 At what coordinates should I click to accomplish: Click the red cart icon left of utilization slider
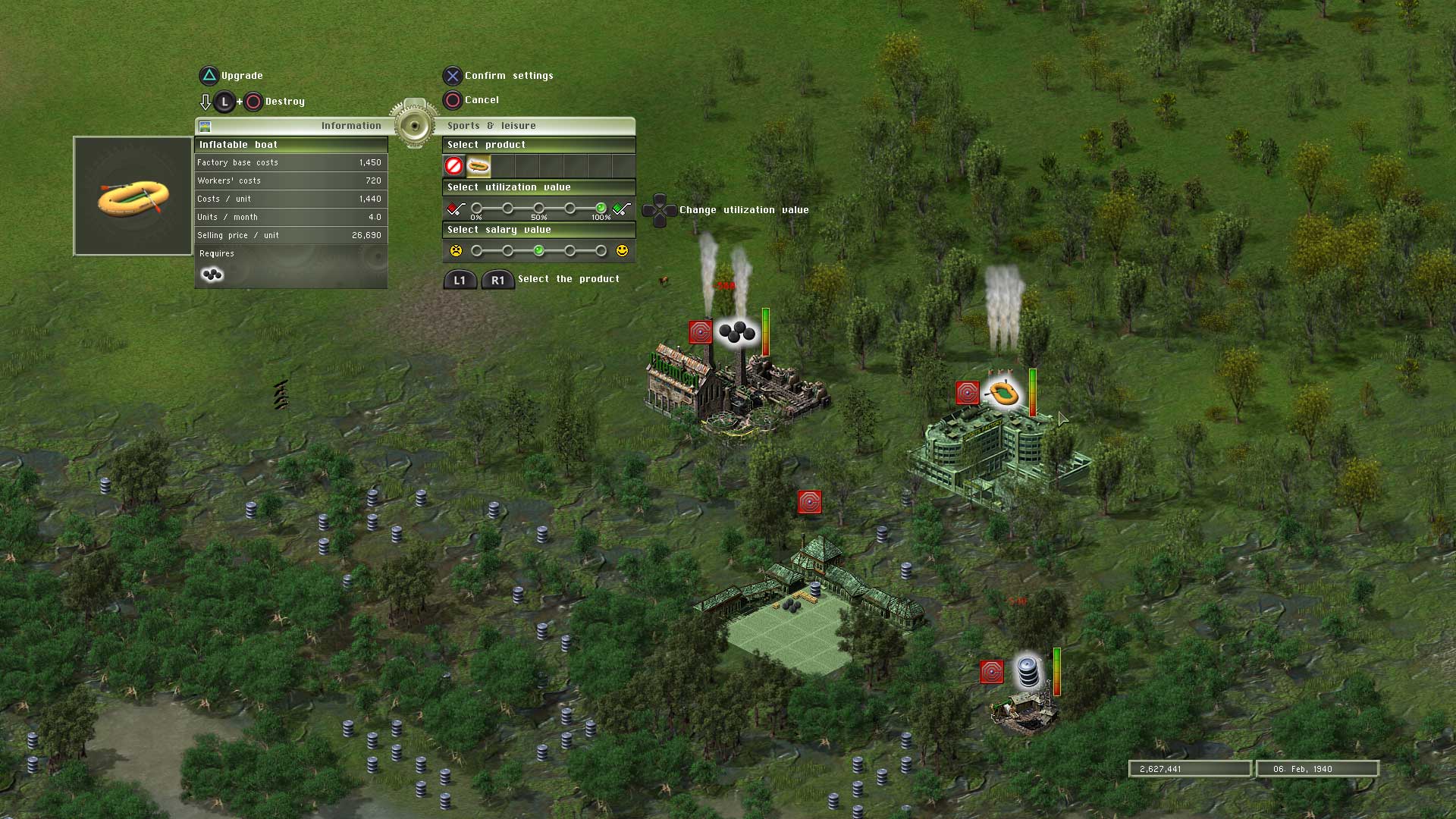(x=454, y=208)
